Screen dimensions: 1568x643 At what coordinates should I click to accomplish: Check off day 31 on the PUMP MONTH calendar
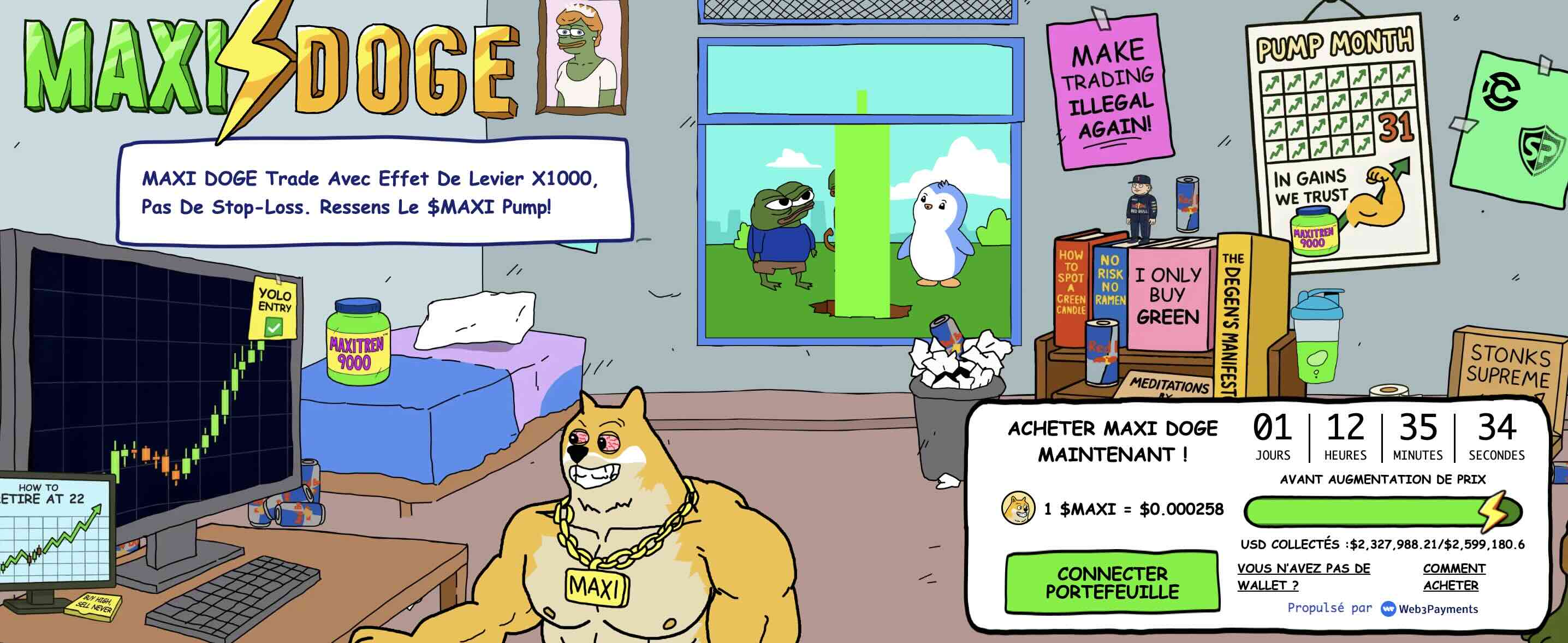(1398, 128)
